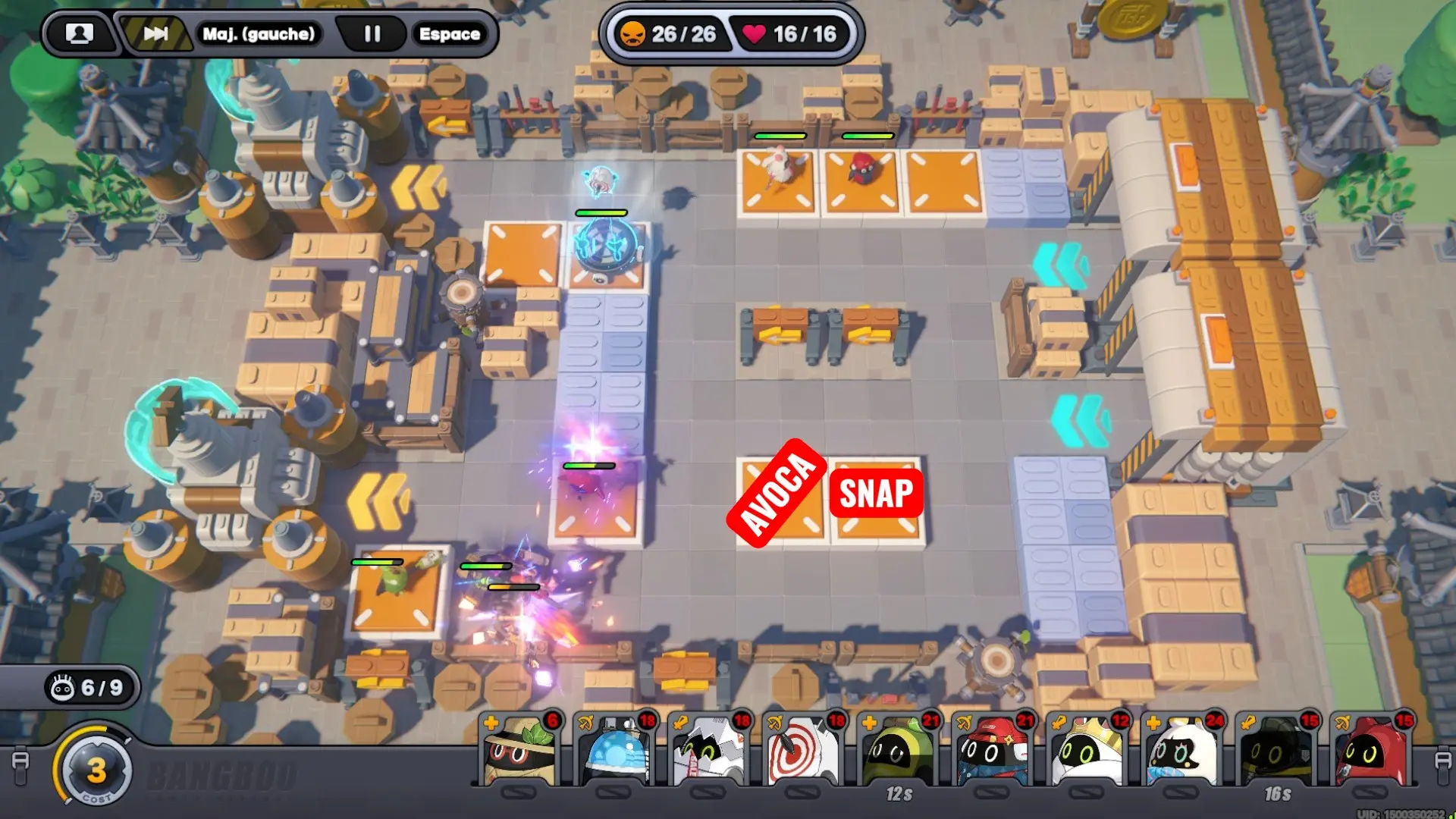Toggle the fast-forward speed button
The height and width of the screenshot is (819, 1456).
[x=155, y=34]
